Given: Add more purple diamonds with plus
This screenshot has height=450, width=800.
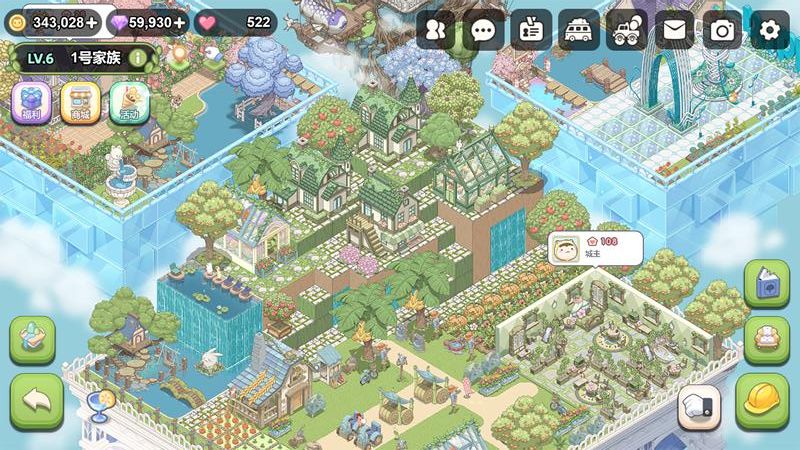Looking at the screenshot, I should pos(179,22).
